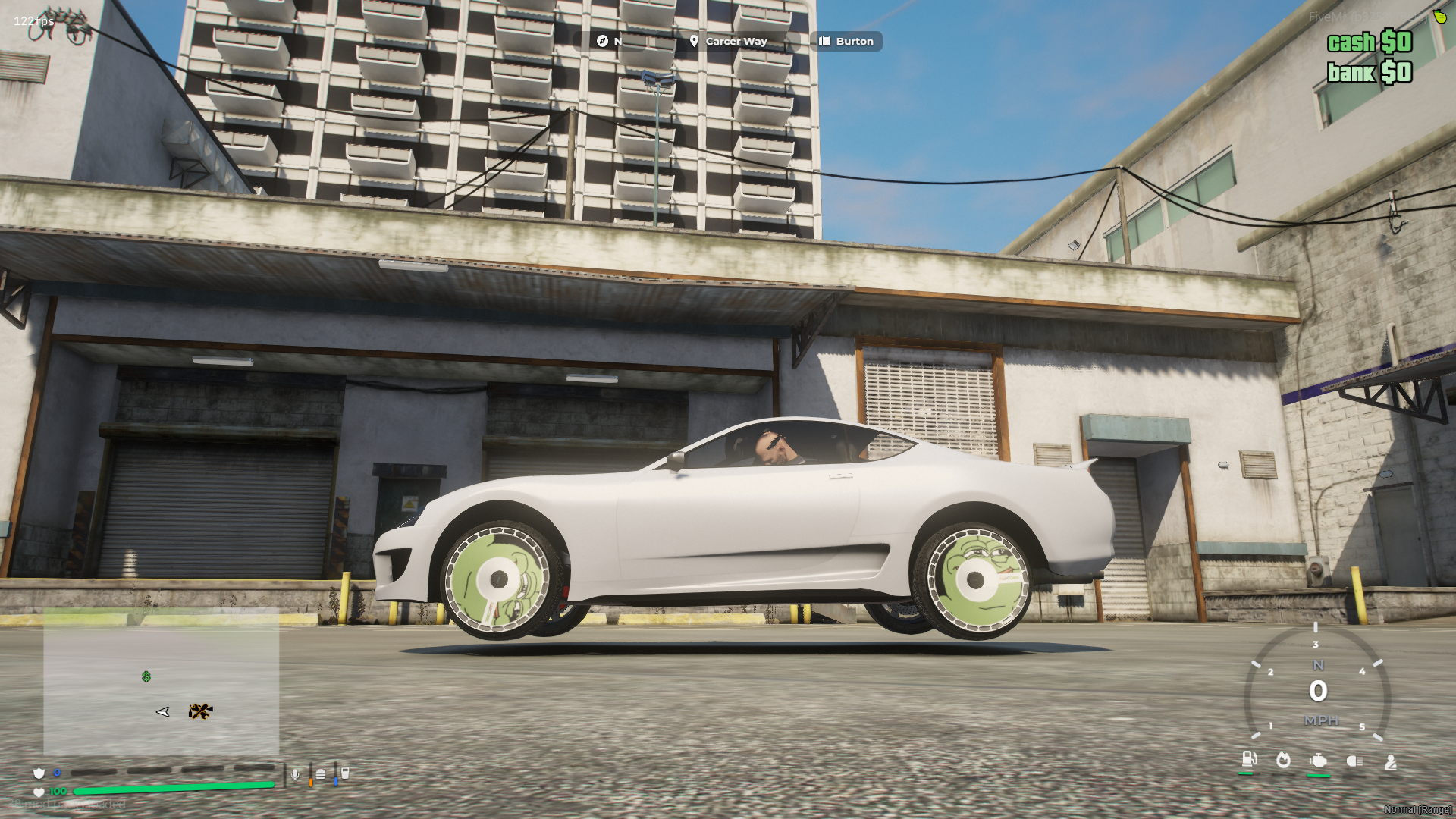The height and width of the screenshot is (819, 1456).
Task: Click the armor shield icon
Action: pos(39,773)
